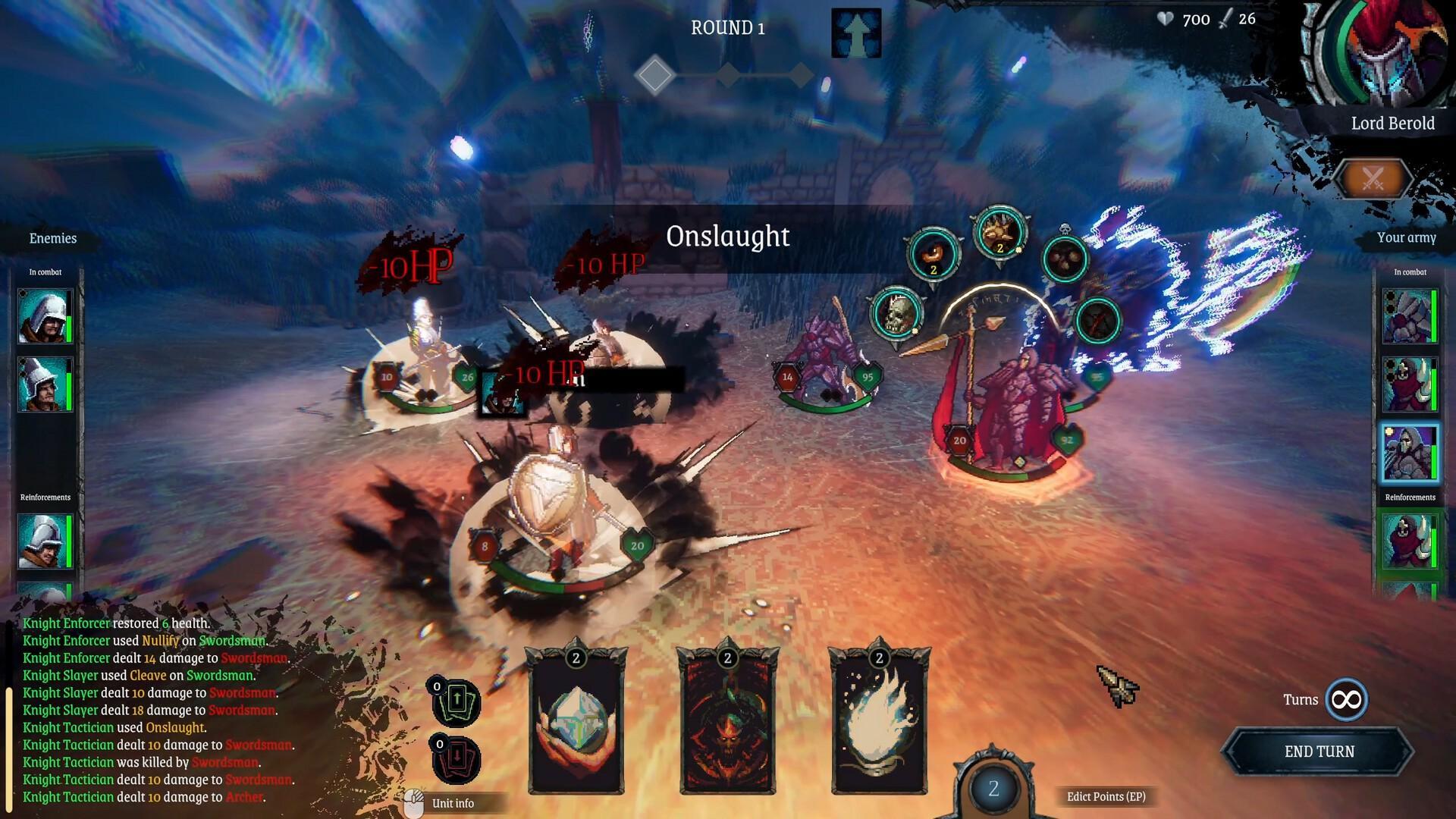Image resolution: width=1456 pixels, height=819 pixels.
Task: Use the sun ability with 2 charges
Action: (x=1001, y=237)
